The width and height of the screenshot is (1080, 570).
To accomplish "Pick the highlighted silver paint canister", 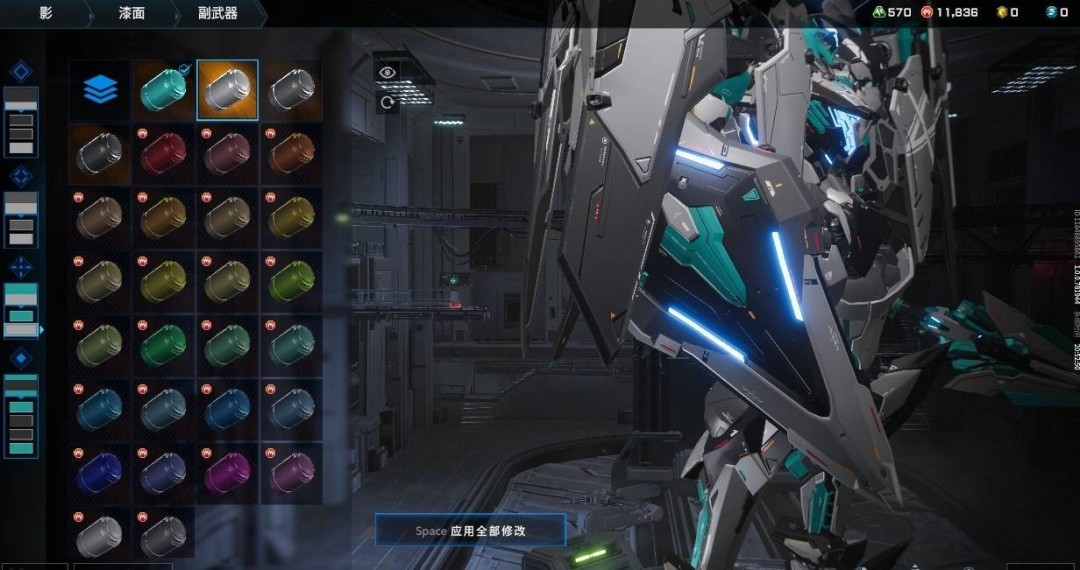I will click(x=227, y=90).
